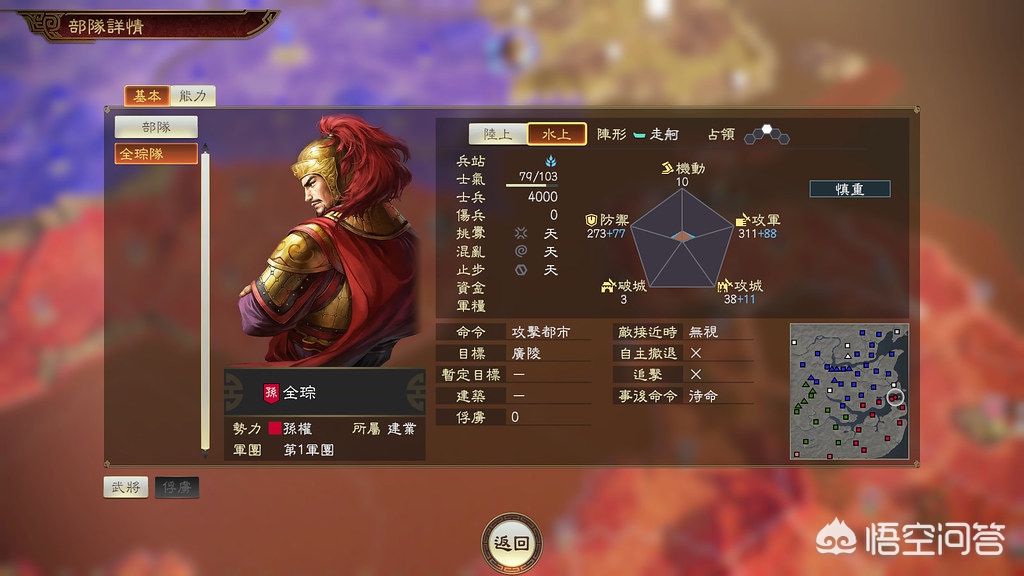Click the unit list scrollbar
1024x576 pixels.
pyautogui.click(x=206, y=300)
